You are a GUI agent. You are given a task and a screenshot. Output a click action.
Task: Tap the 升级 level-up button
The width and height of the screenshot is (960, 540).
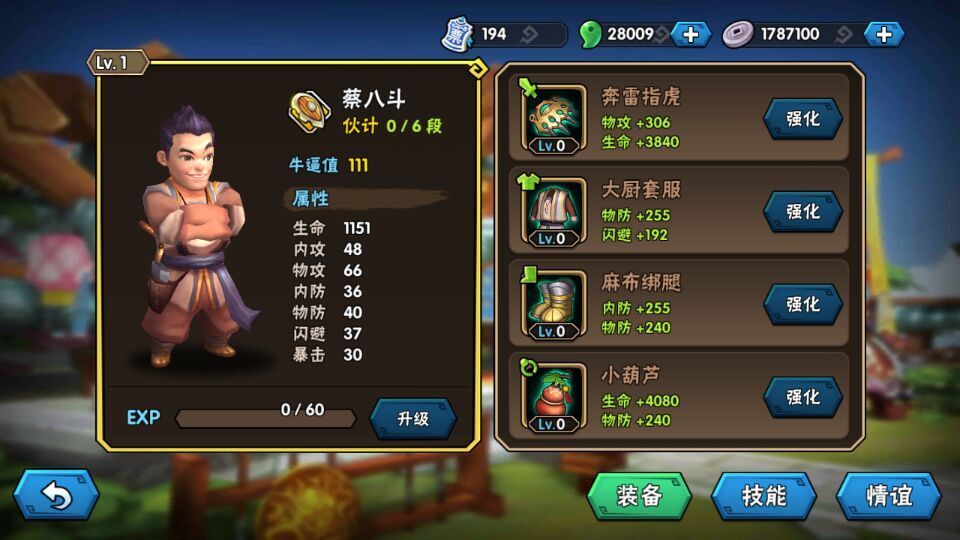(413, 419)
